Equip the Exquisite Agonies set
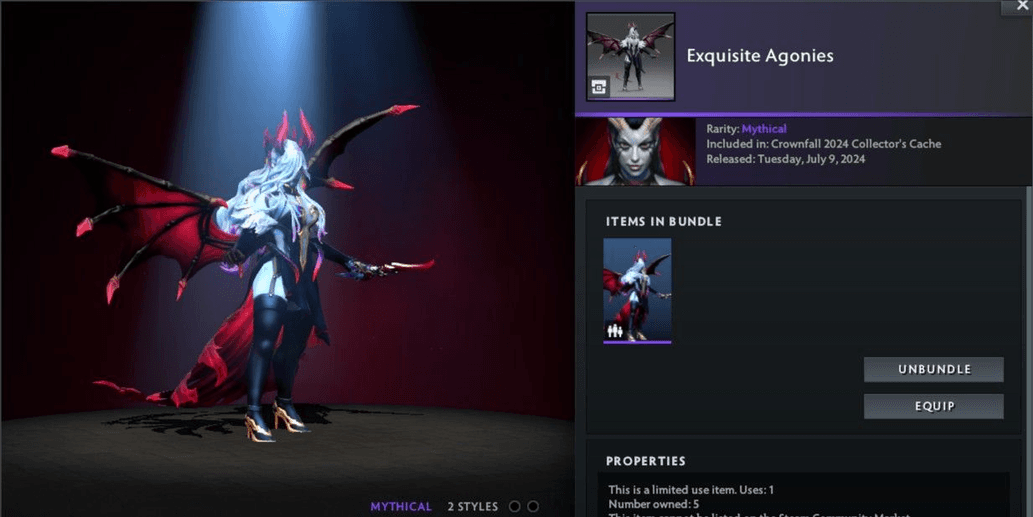The width and height of the screenshot is (1033, 517). [933, 406]
